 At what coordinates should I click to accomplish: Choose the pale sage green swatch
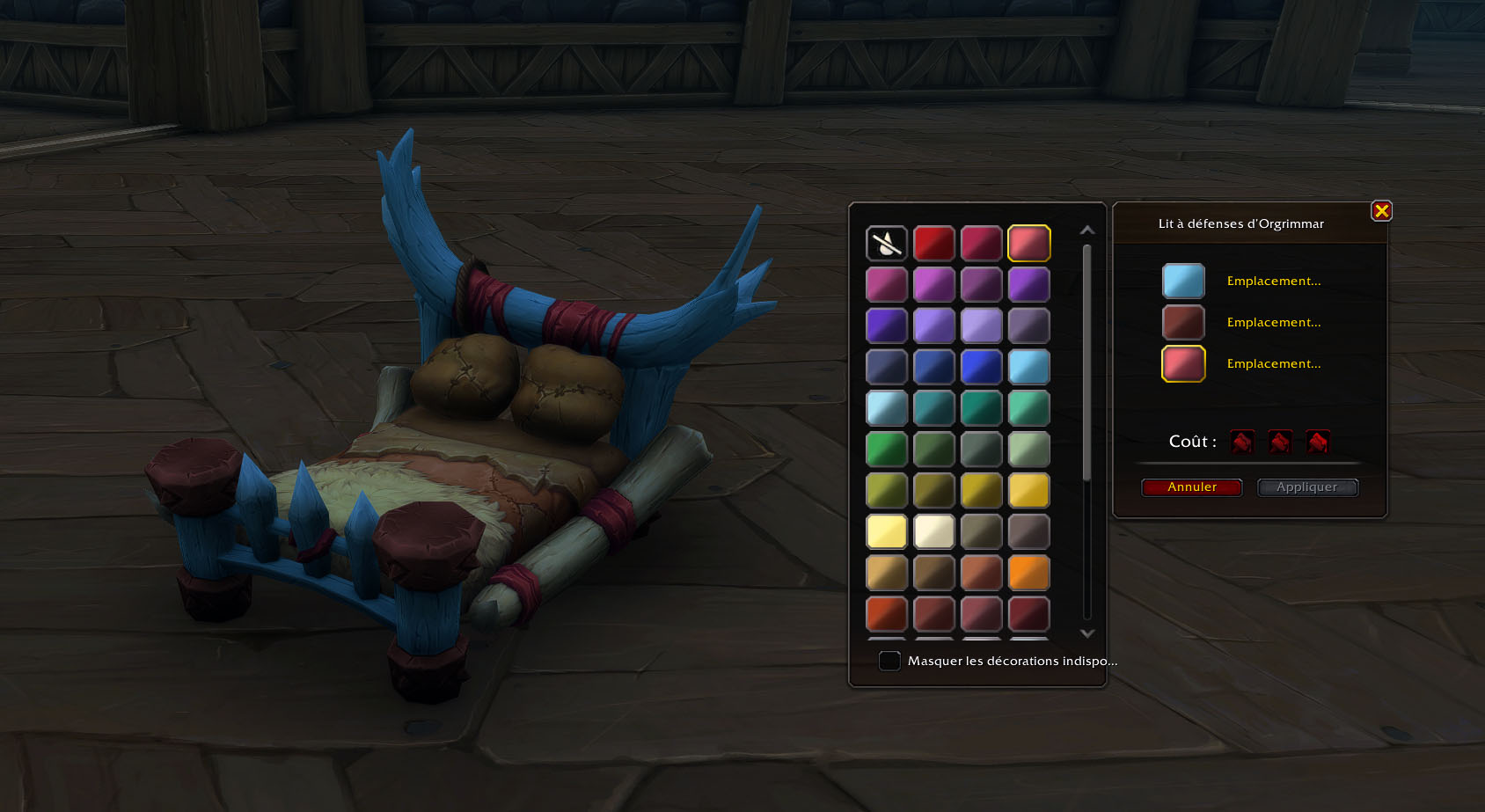1029,450
